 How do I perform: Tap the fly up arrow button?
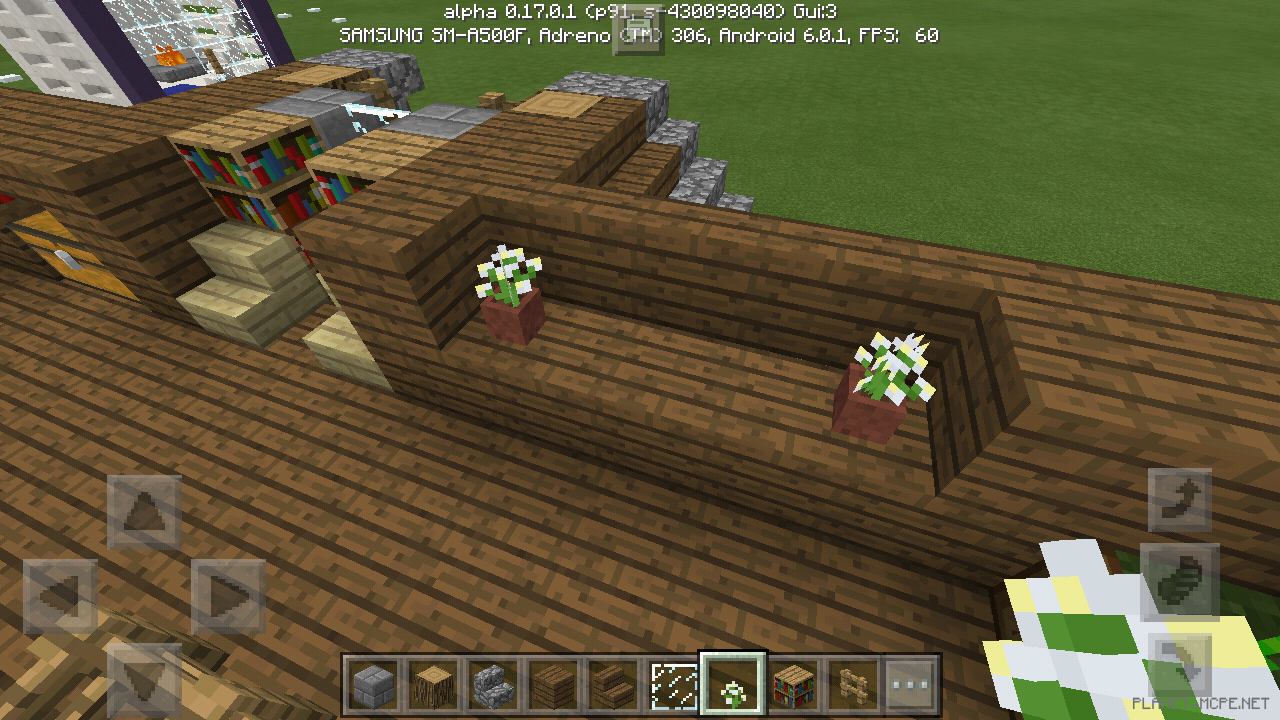[1180, 499]
